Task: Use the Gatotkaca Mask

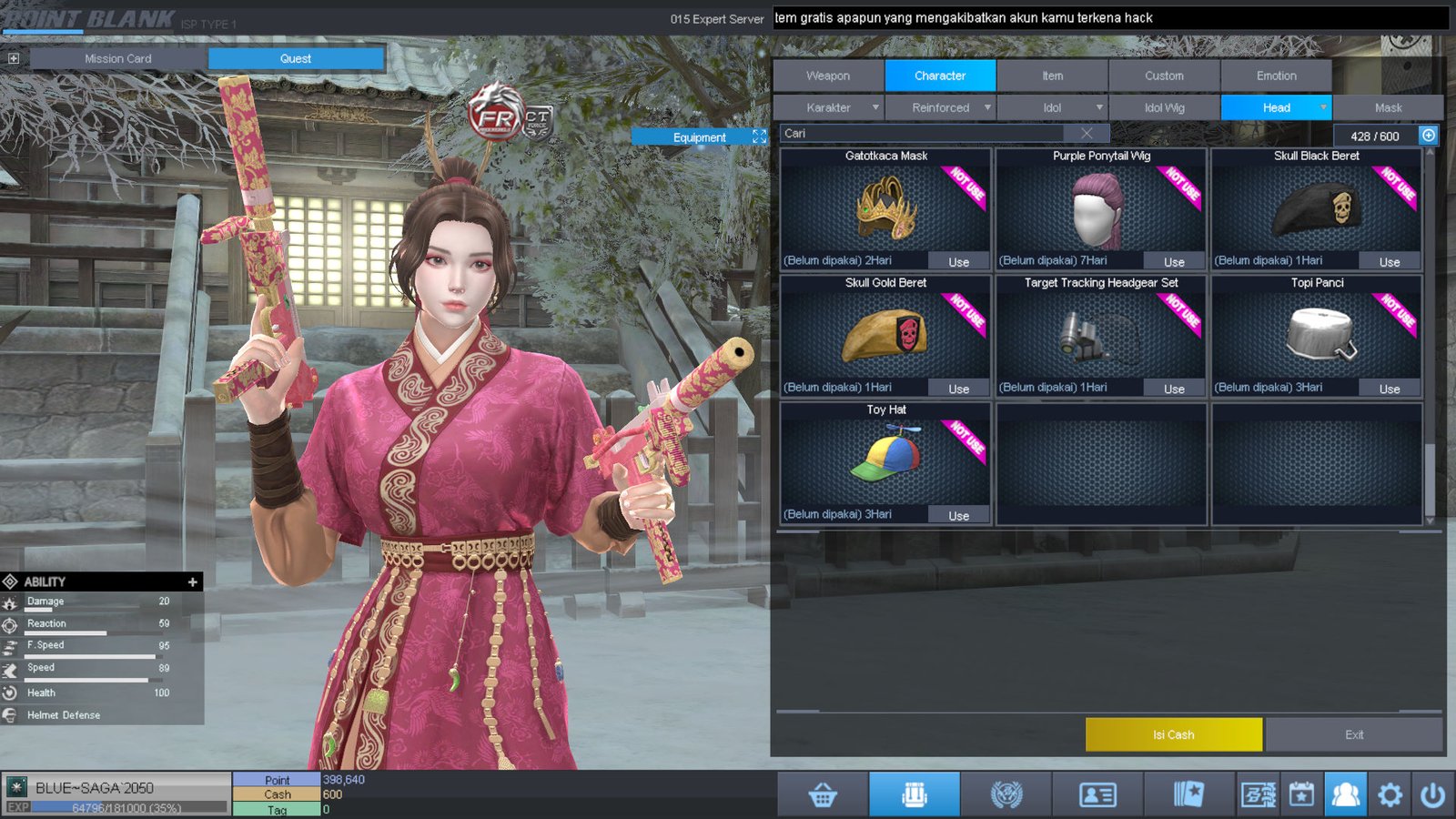Action: [x=958, y=262]
